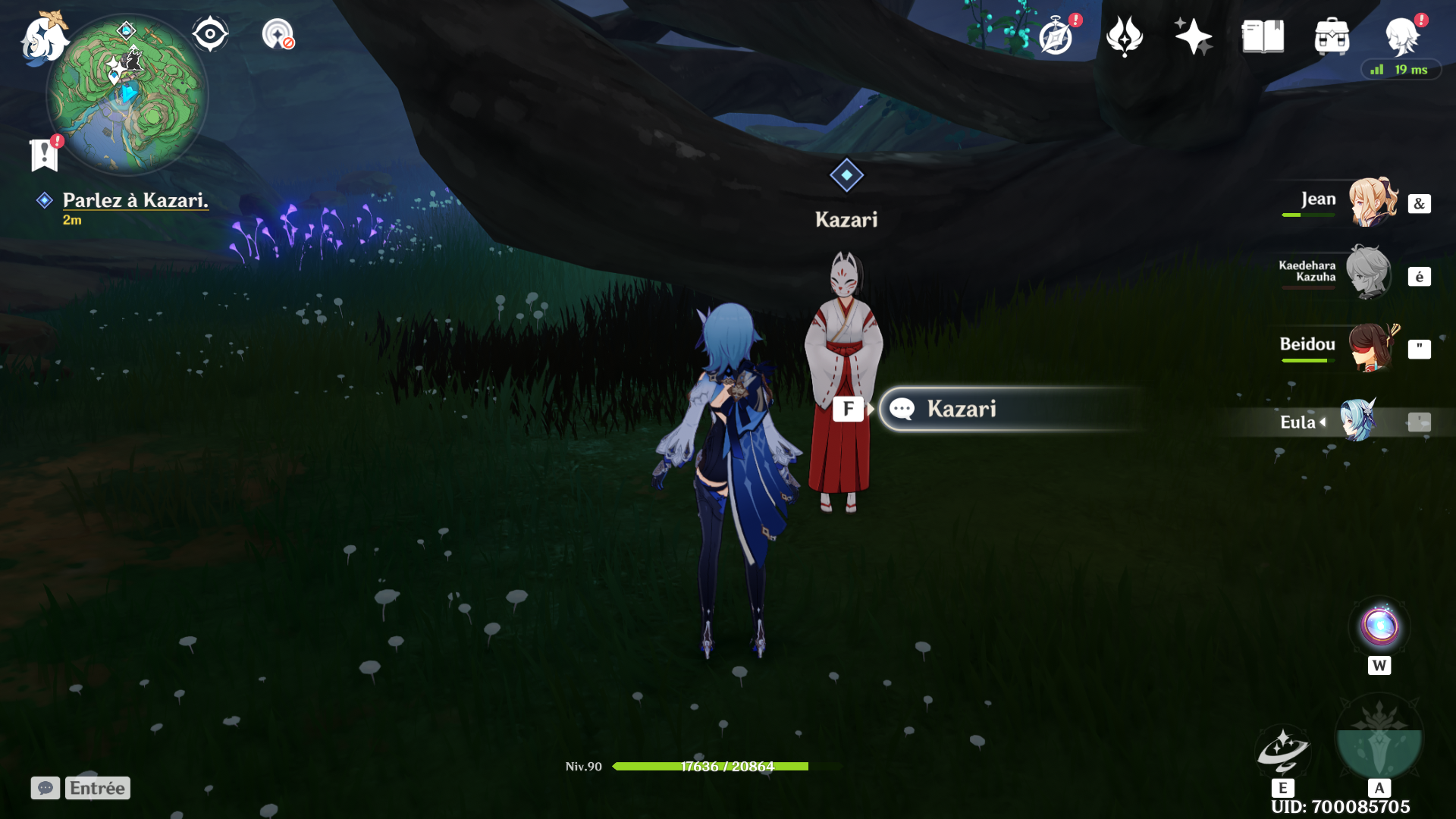The width and height of the screenshot is (1456, 819).
Task: Switch to Jean in party
Action: coord(1371,202)
